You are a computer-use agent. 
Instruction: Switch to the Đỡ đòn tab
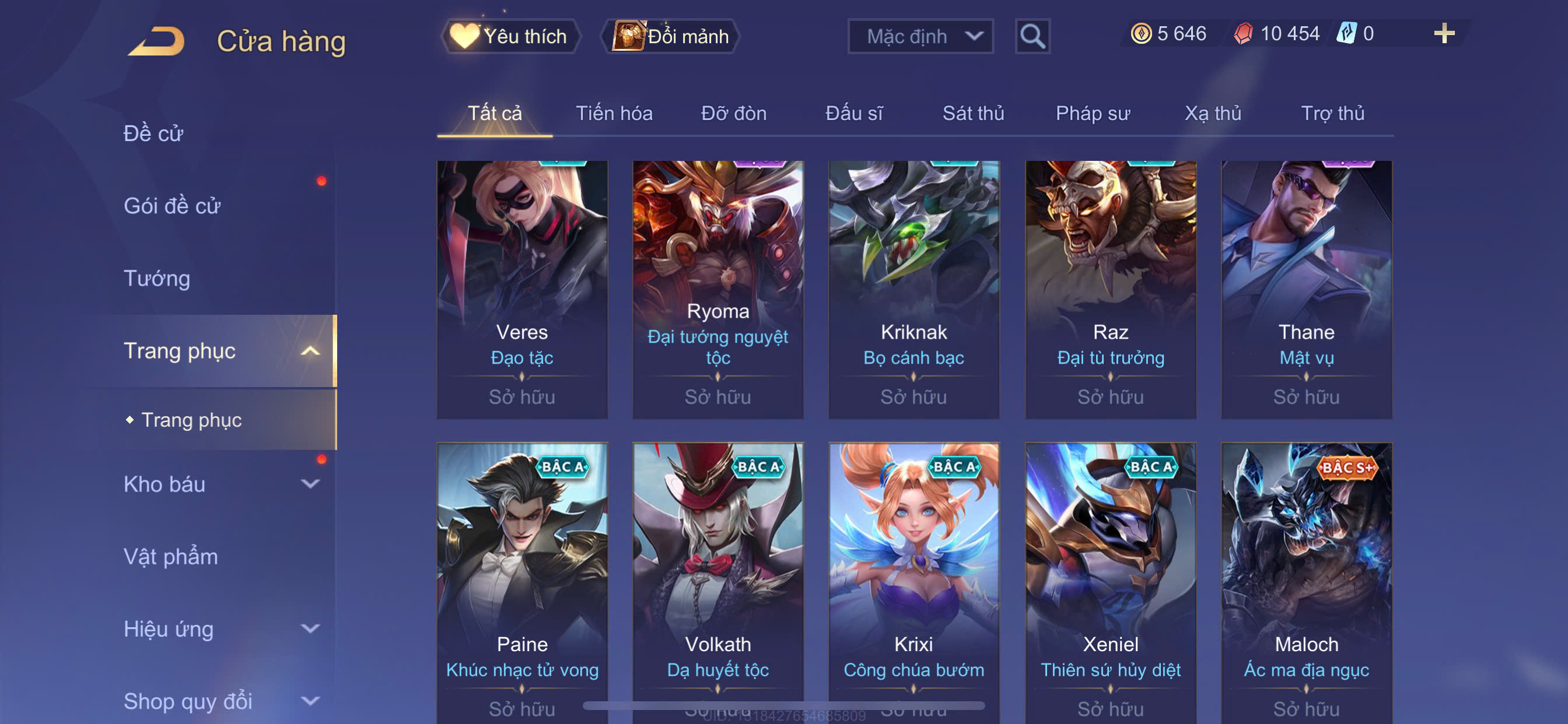pyautogui.click(x=733, y=113)
